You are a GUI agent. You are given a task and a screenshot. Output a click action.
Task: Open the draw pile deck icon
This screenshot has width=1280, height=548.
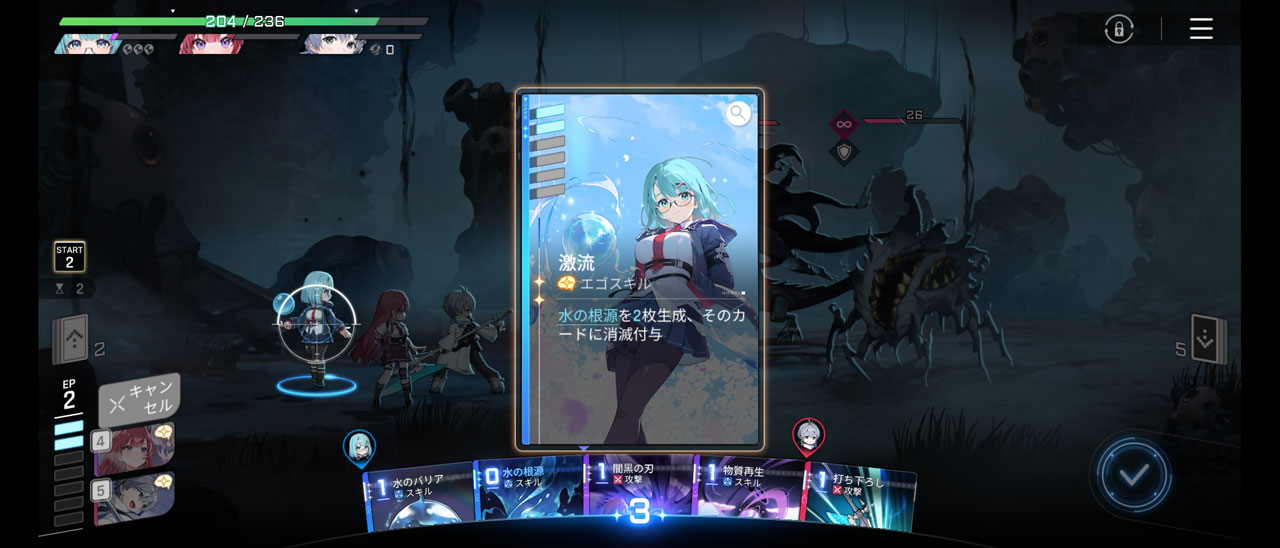[x=71, y=340]
